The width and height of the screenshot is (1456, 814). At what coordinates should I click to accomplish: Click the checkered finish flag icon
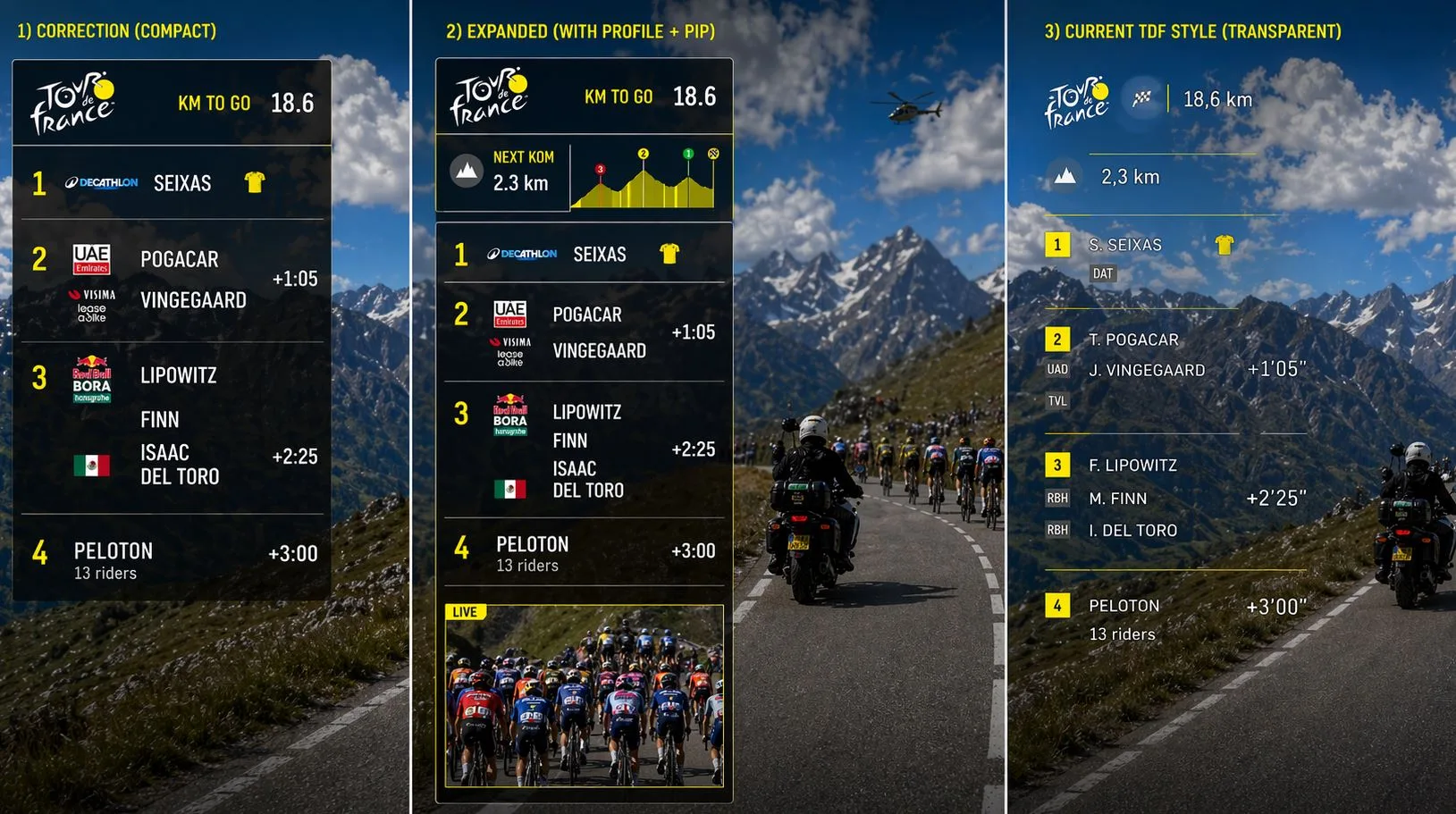[x=1141, y=98]
